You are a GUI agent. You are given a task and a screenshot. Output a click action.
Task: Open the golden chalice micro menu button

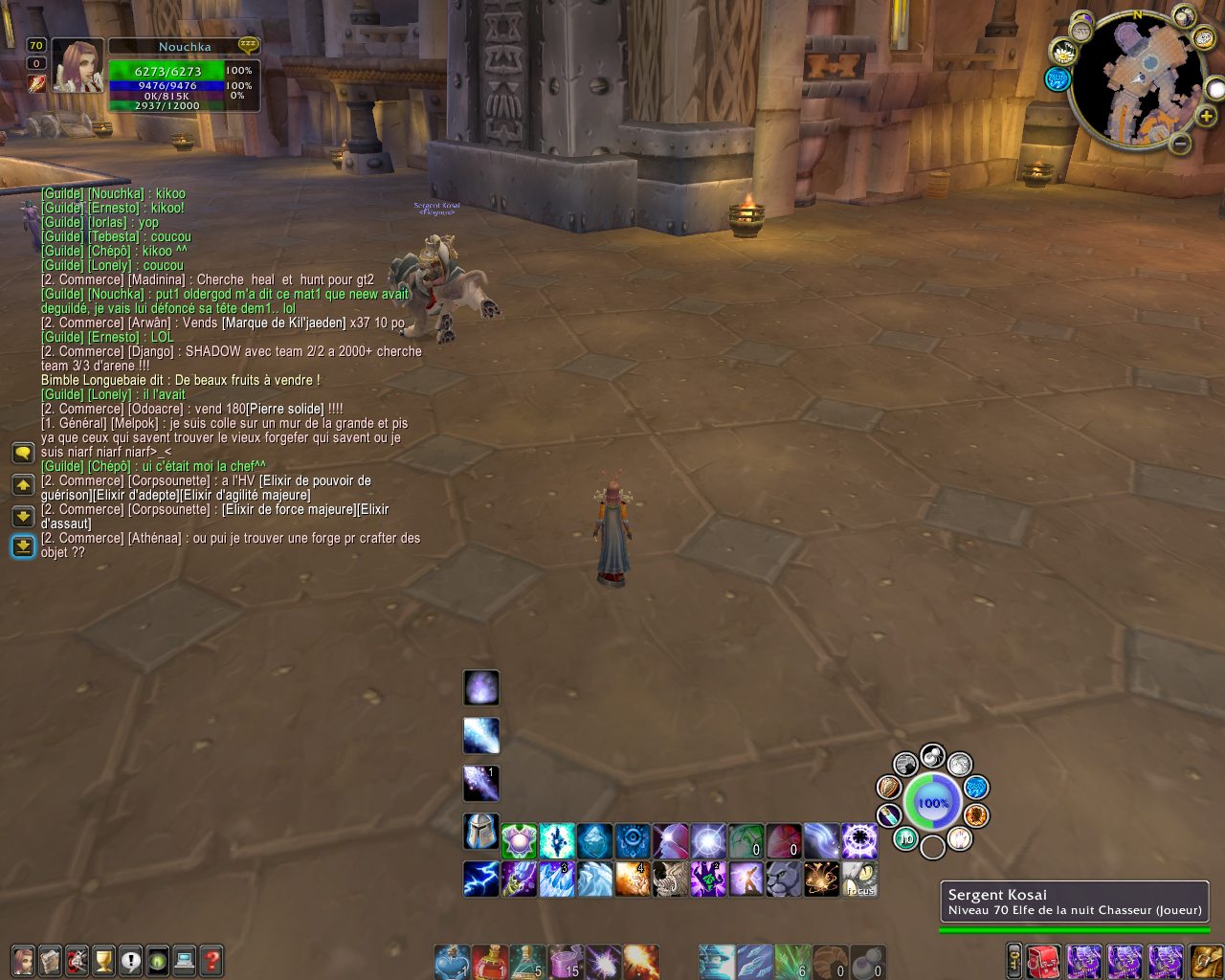click(103, 960)
